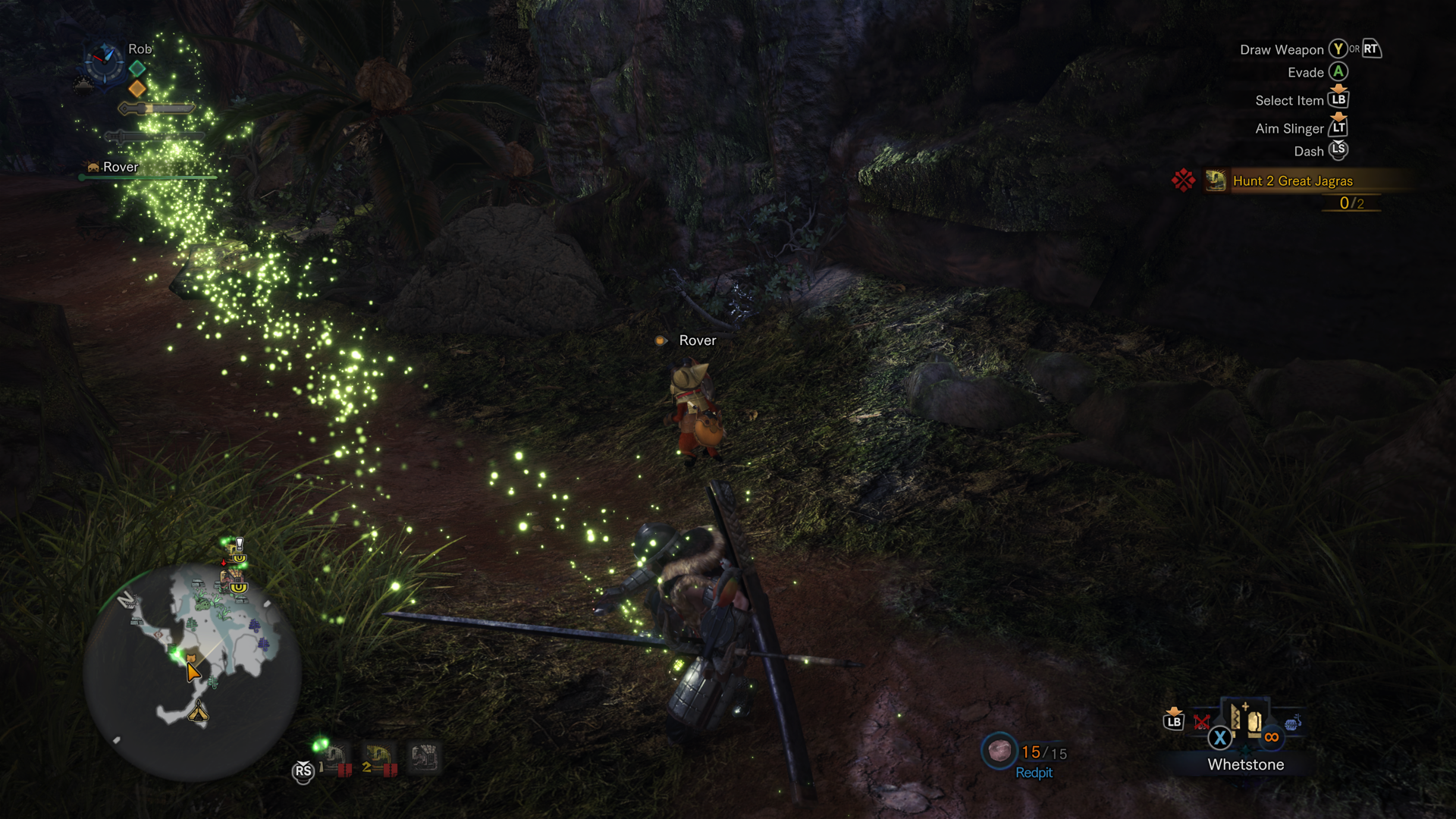Choose the blue item right of Whetstone
The height and width of the screenshot is (819, 1456).
[x=1293, y=723]
